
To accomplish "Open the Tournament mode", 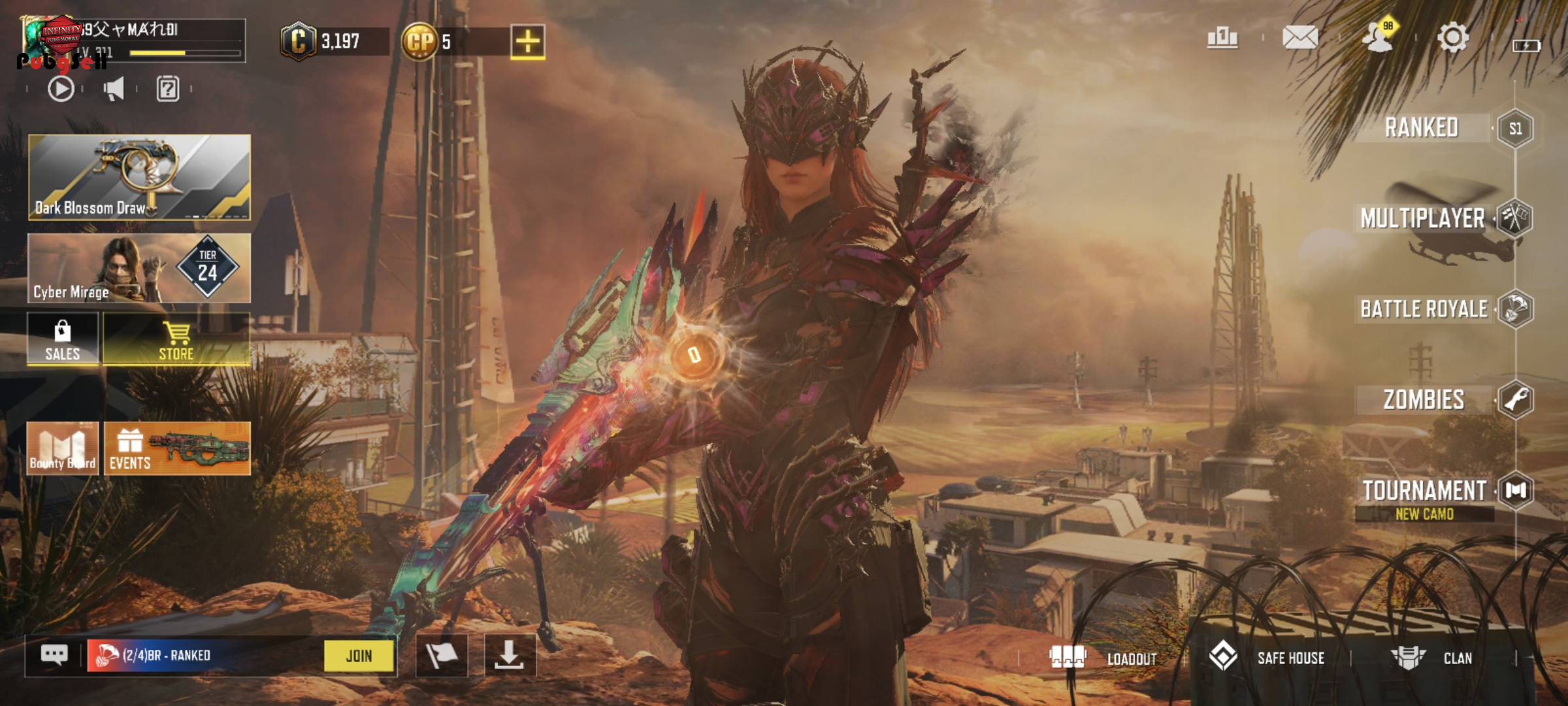I will 1424,491.
